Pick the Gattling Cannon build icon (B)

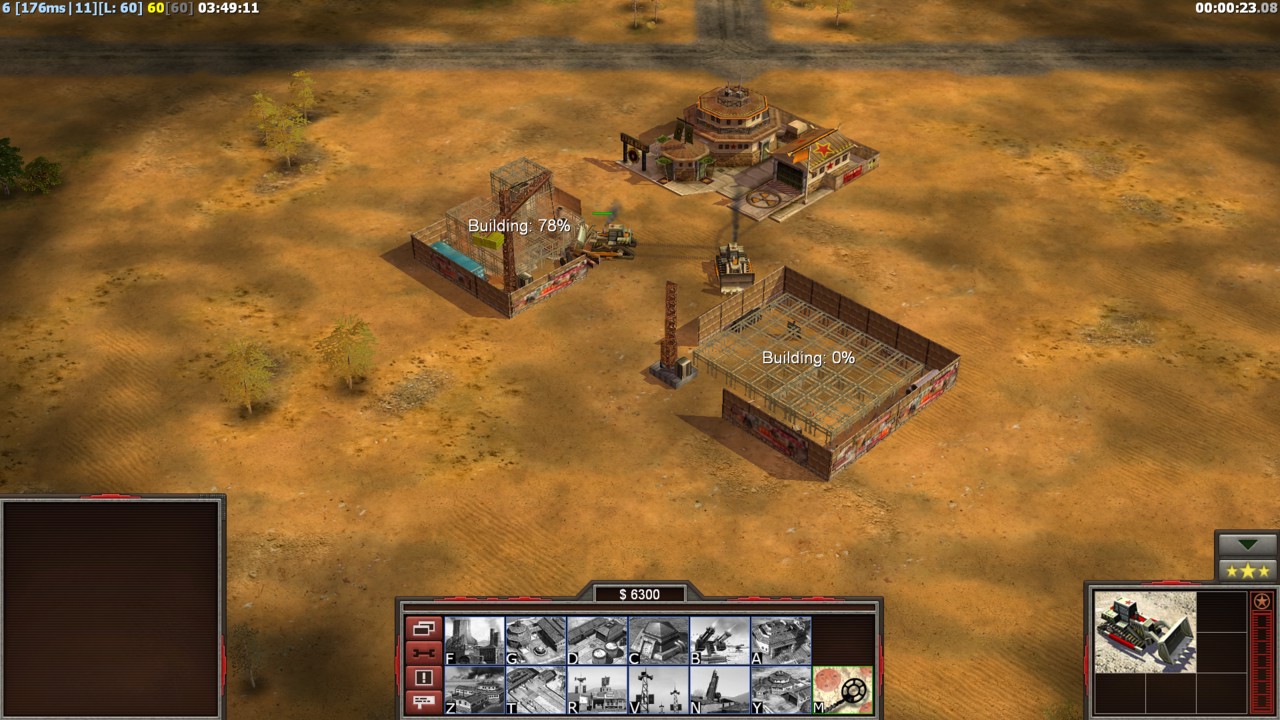tap(719, 640)
